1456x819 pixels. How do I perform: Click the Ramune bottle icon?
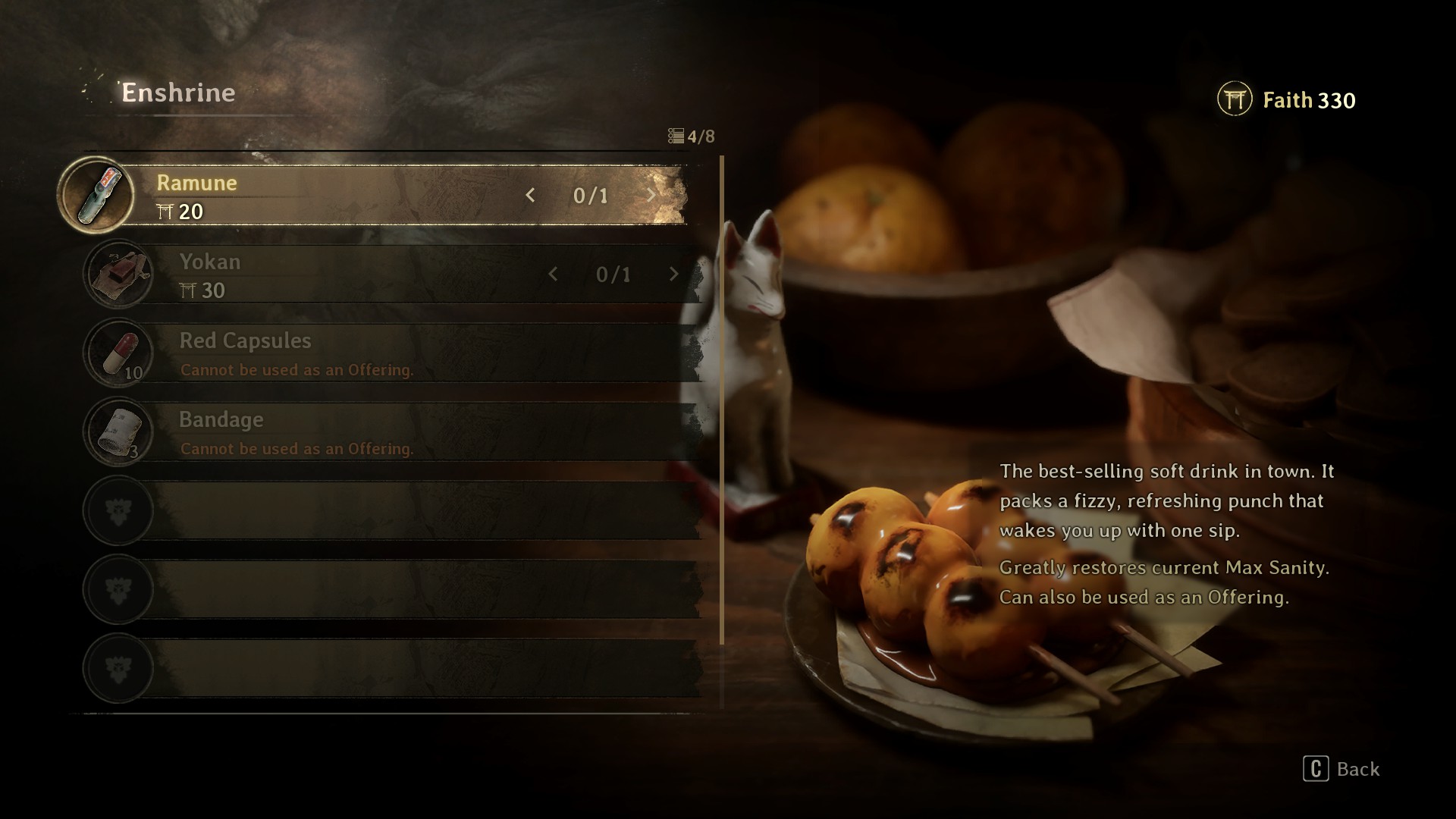pos(96,196)
